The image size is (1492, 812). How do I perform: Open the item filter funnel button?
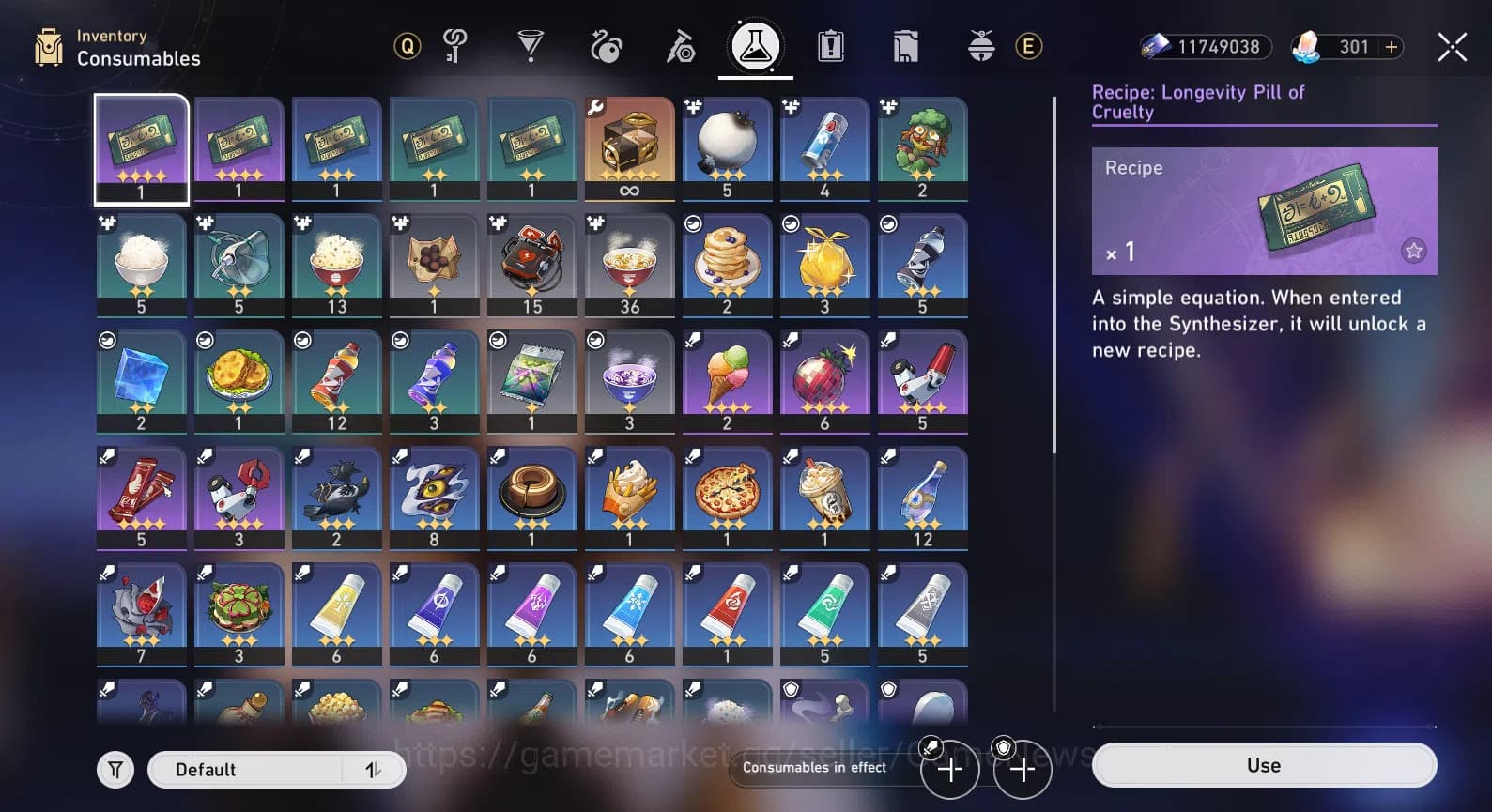pos(115,770)
